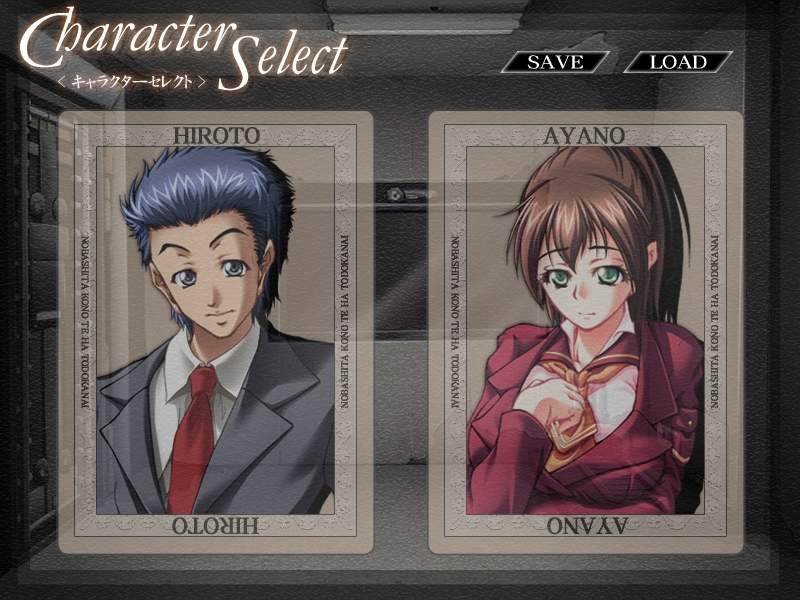Click the SAVE button

(555, 62)
